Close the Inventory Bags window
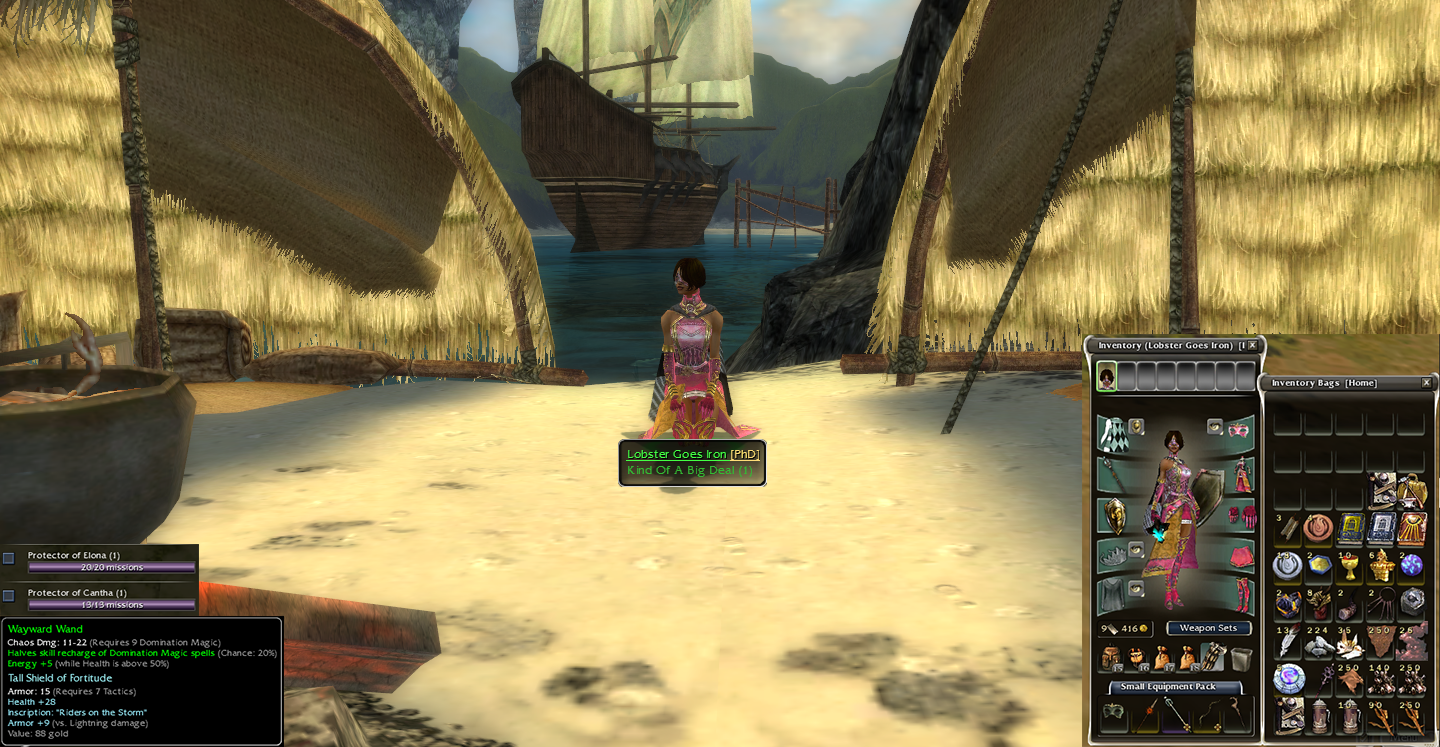 1426,383
